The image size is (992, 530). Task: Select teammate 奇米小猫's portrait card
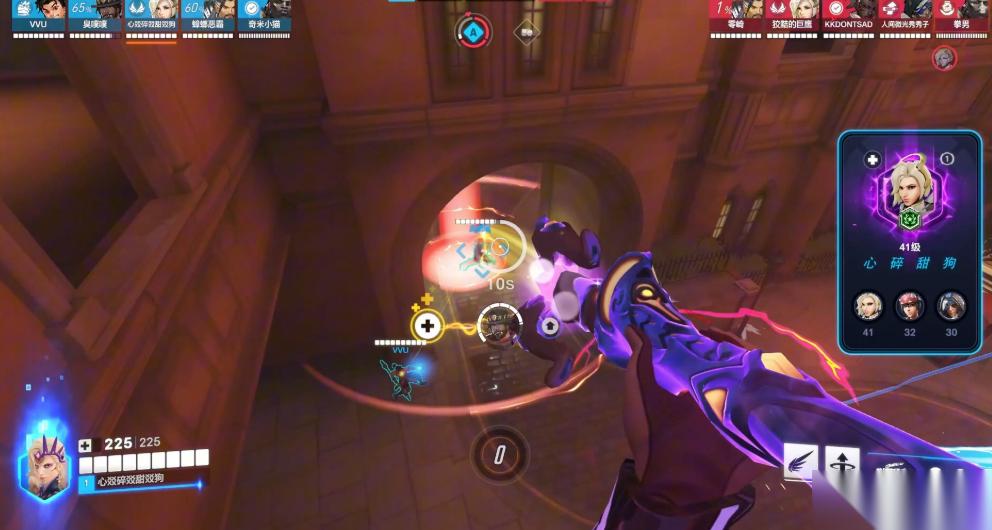(x=263, y=12)
